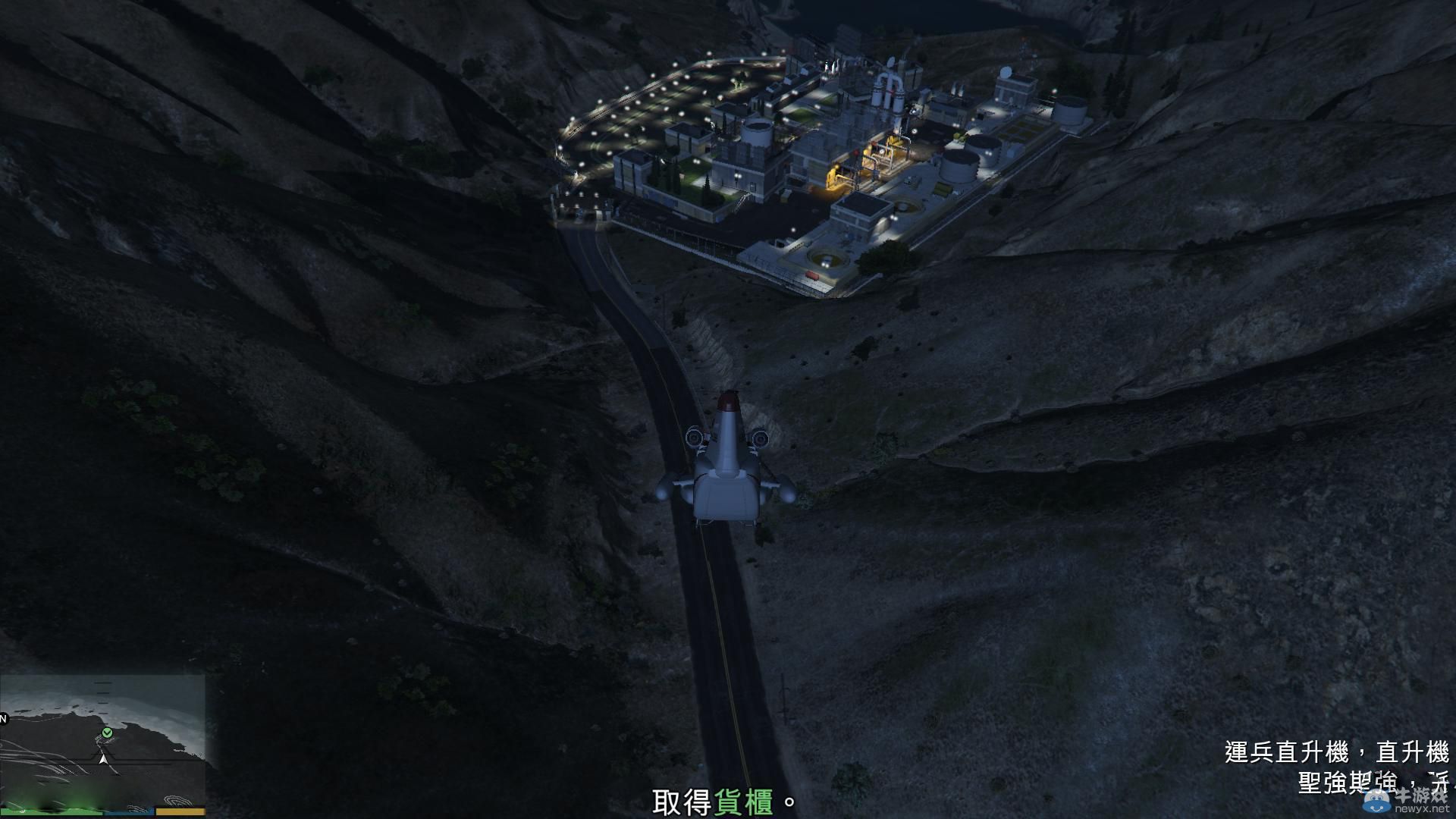1456x819 pixels.
Task: Click the newyx.net cow mascot watermark logo
Action: tap(1376, 802)
